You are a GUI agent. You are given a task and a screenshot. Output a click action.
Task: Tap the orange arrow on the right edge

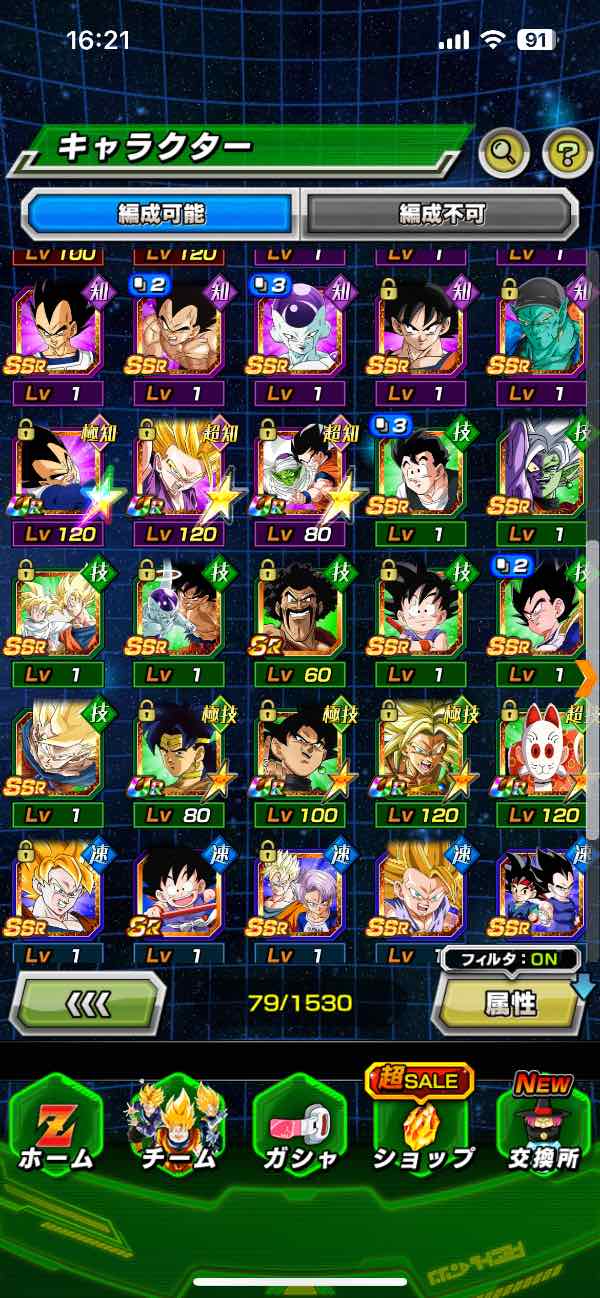click(x=588, y=676)
